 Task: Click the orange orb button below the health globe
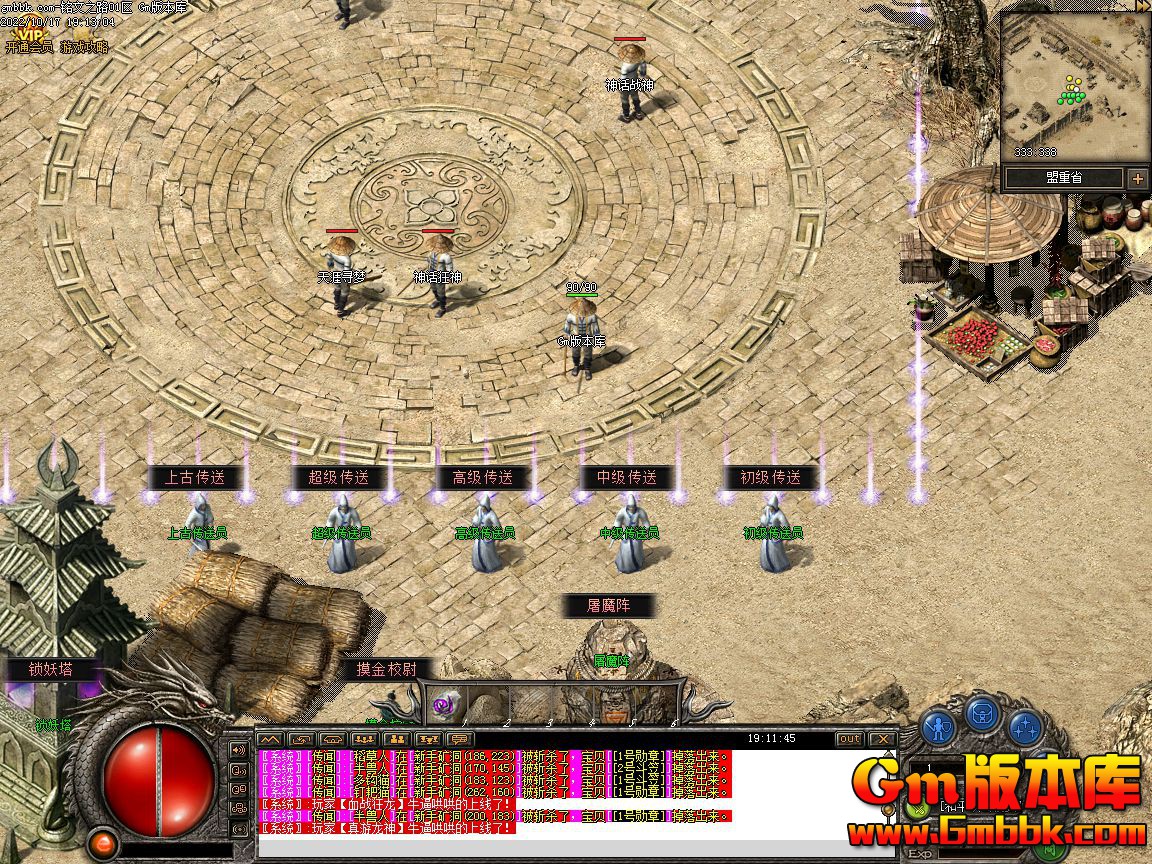click(101, 844)
